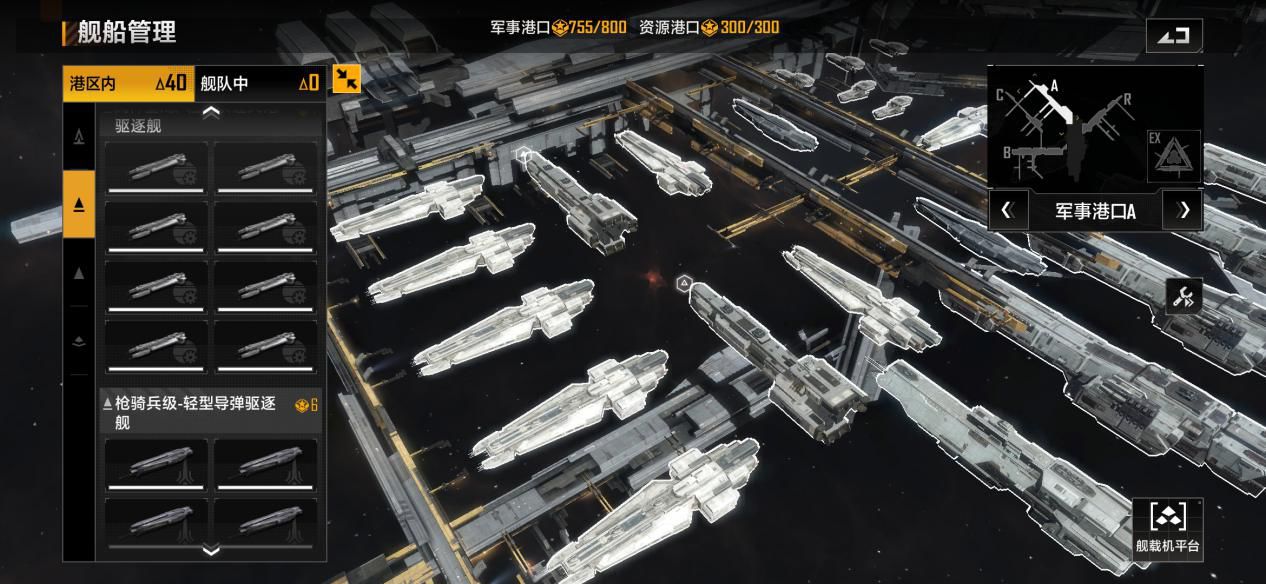Click the down chevron below the ship list
1266x584 pixels.
(x=211, y=550)
